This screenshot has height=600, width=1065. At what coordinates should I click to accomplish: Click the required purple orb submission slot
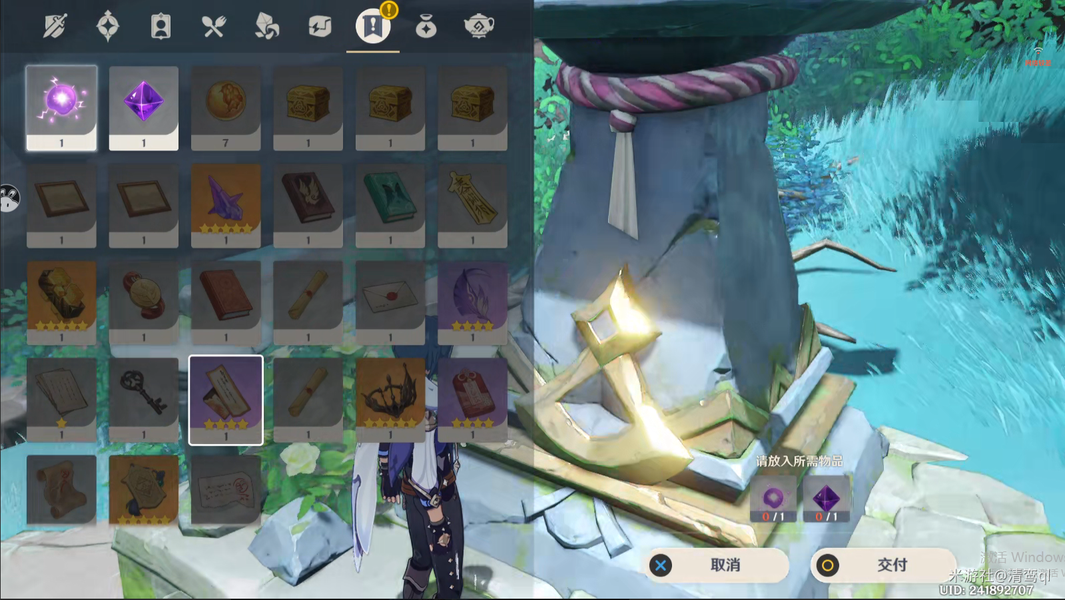coord(774,499)
